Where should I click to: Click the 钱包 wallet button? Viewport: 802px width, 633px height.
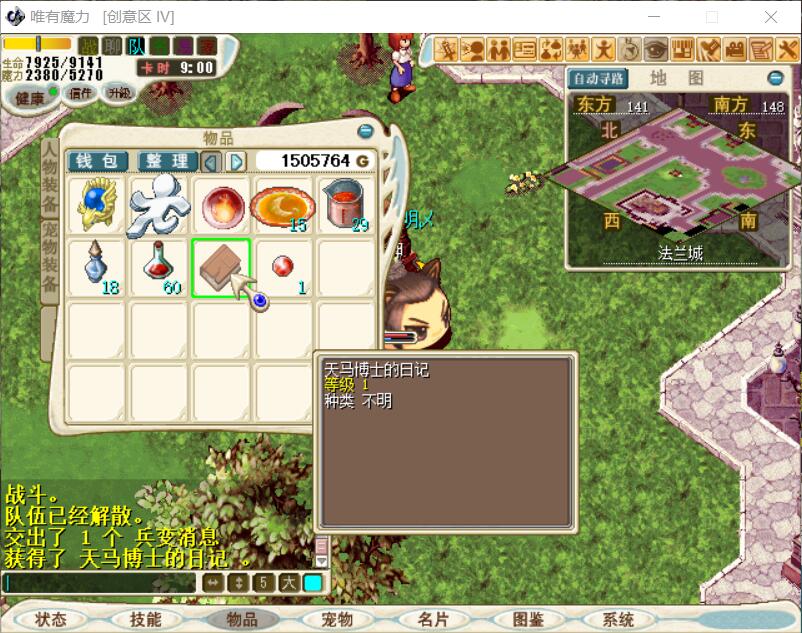pyautogui.click(x=97, y=161)
